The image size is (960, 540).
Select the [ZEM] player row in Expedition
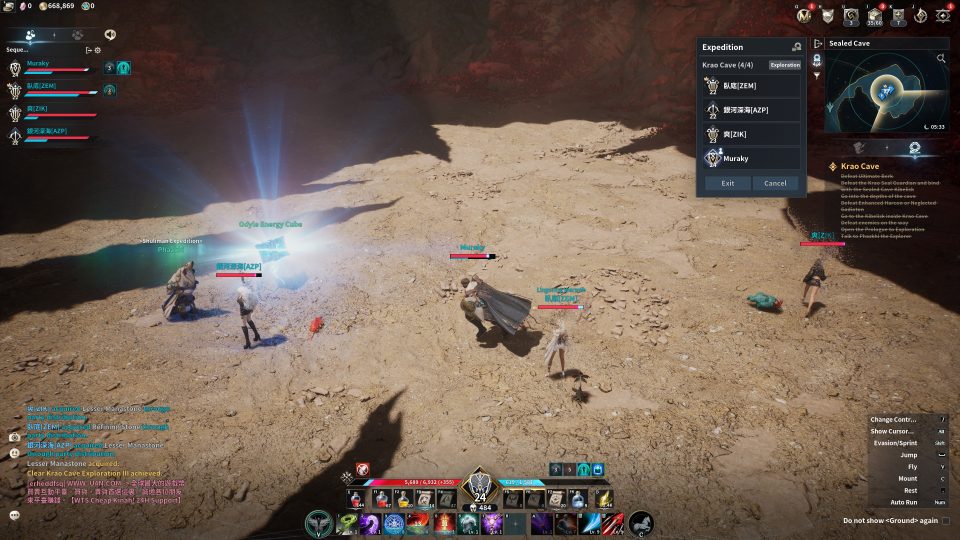(752, 85)
